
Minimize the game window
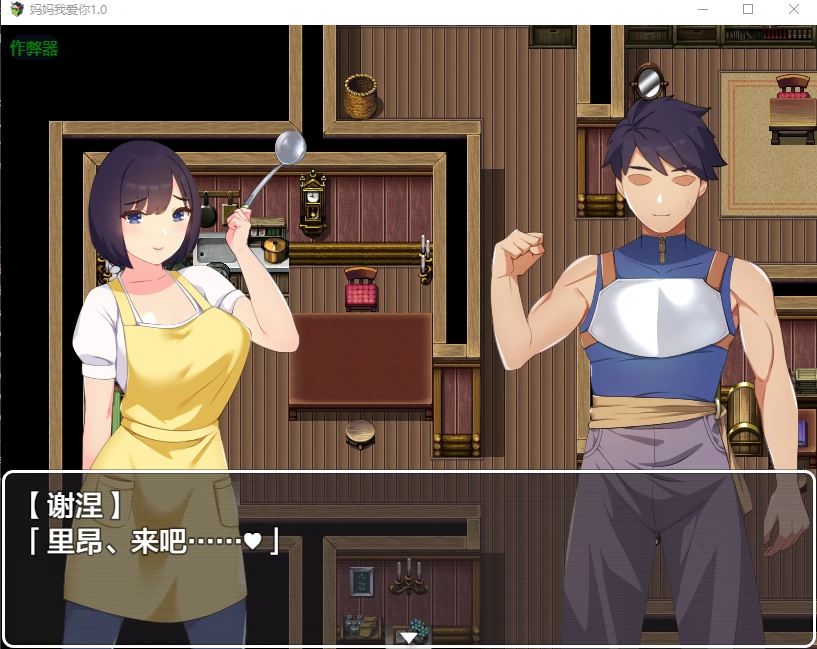click(702, 9)
